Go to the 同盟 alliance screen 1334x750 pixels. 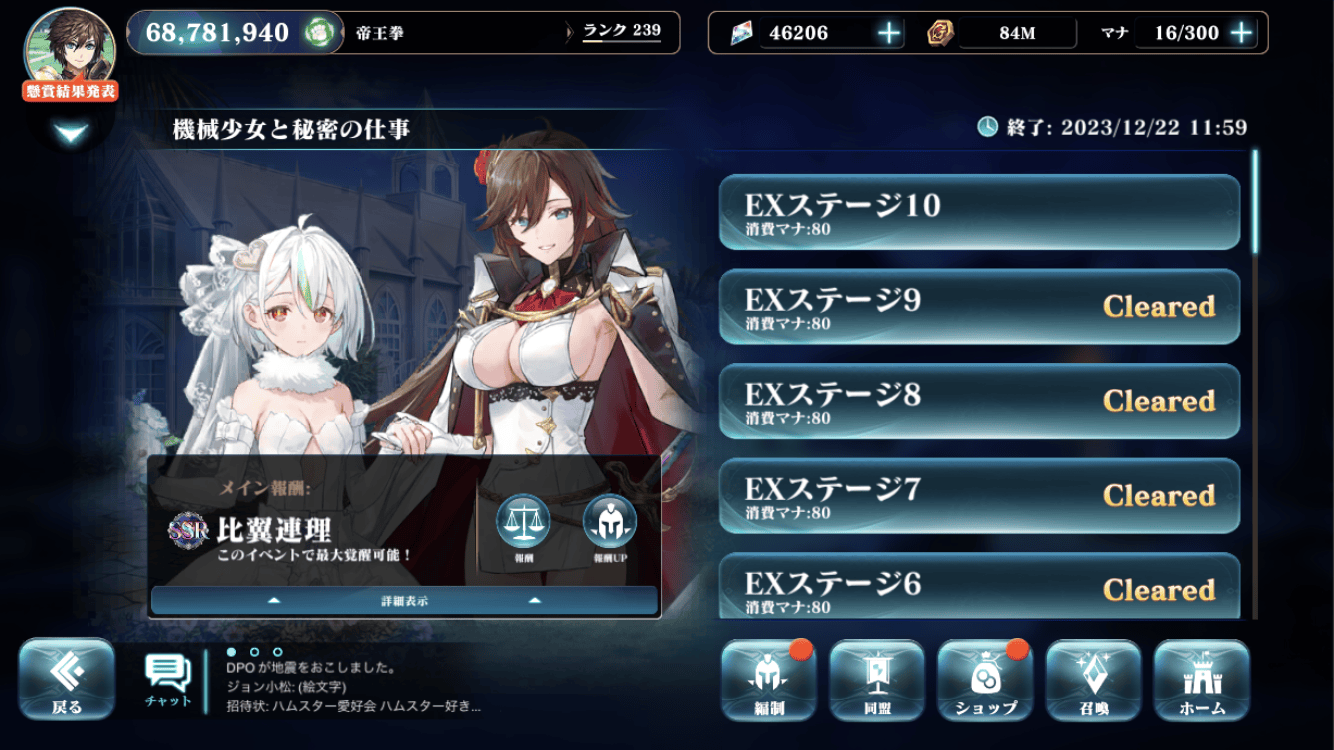coord(876,681)
